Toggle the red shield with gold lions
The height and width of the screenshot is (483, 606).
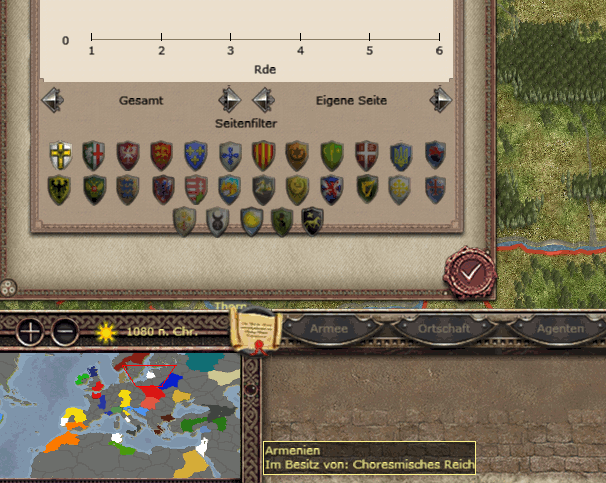pos(162,154)
